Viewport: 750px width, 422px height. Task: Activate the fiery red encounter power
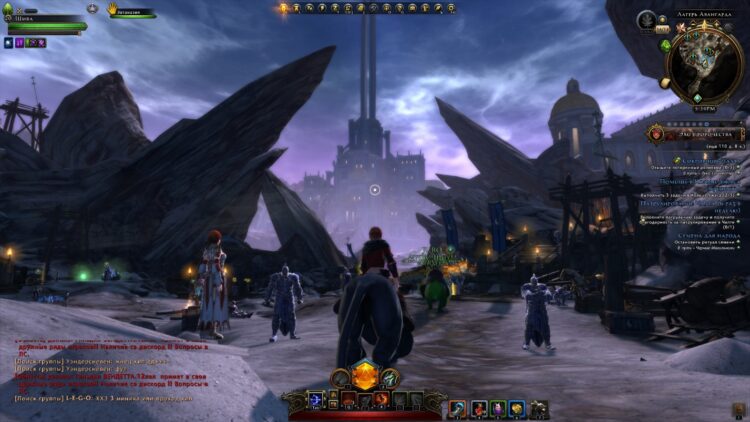point(382,400)
